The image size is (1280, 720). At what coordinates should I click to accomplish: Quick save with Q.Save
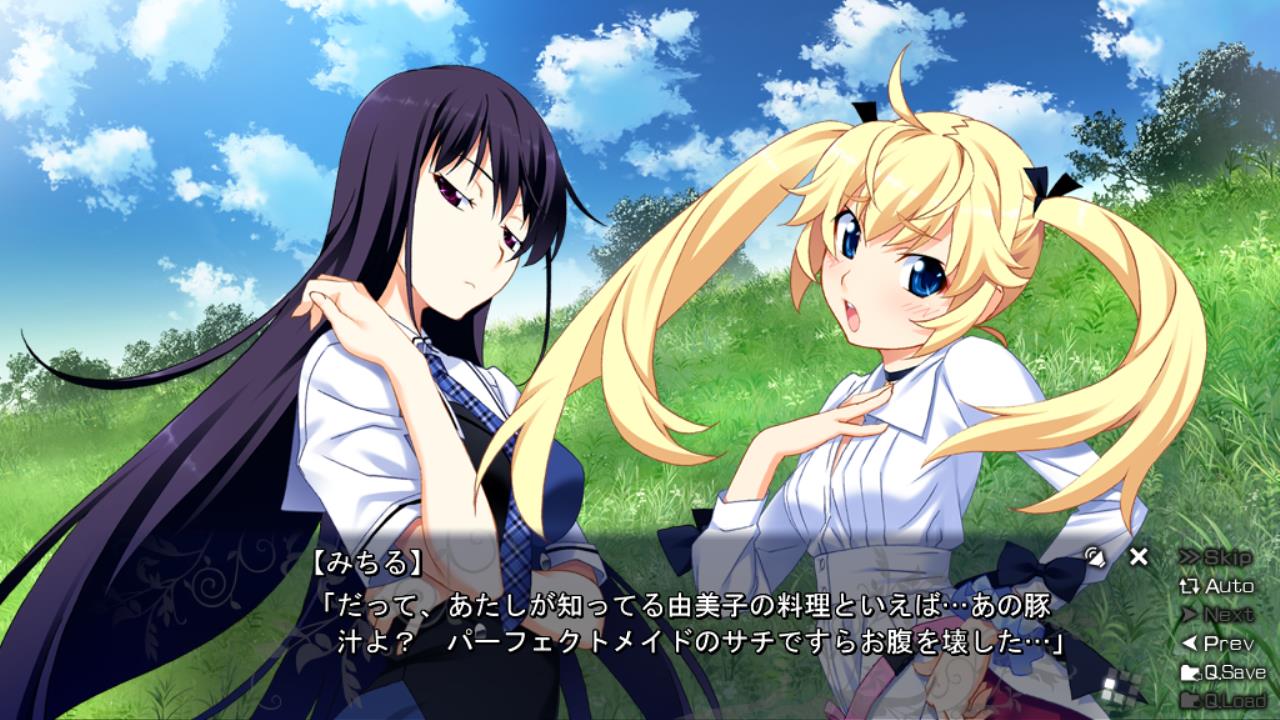pos(1223,672)
